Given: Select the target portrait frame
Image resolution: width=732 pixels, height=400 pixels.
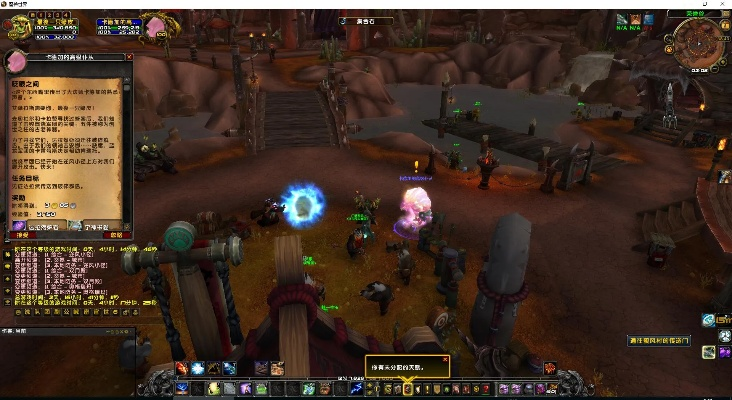Looking at the screenshot, I should tap(156, 26).
